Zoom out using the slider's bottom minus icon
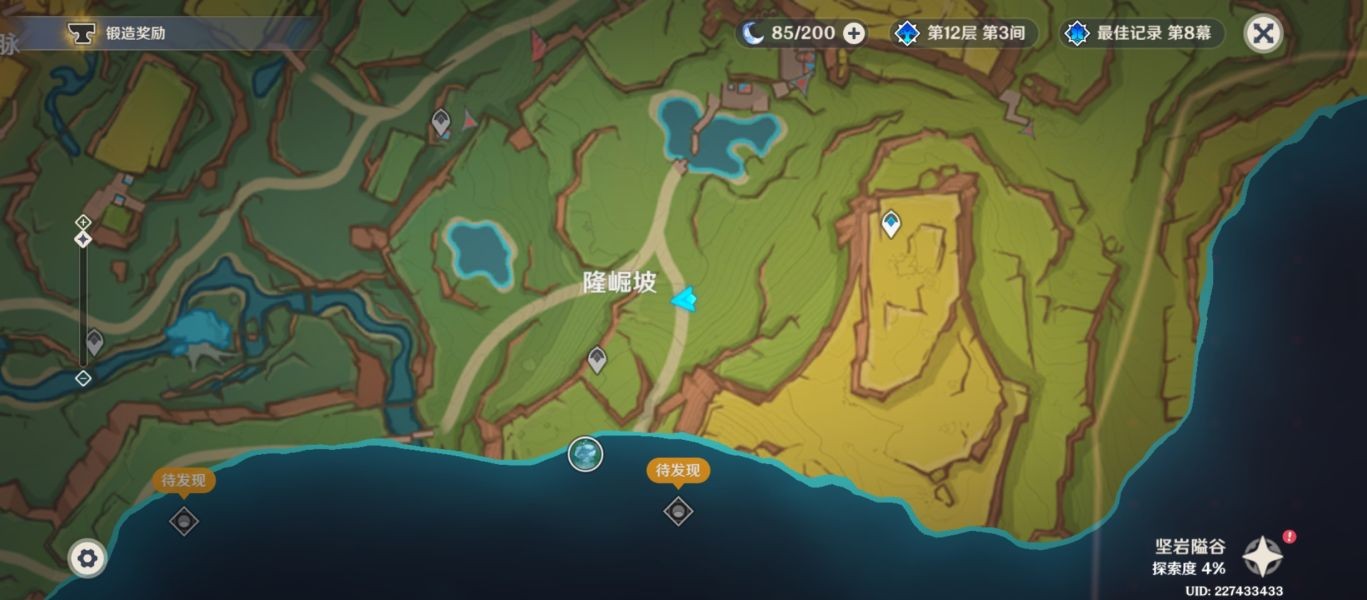The height and width of the screenshot is (600, 1367). pyautogui.click(x=83, y=378)
